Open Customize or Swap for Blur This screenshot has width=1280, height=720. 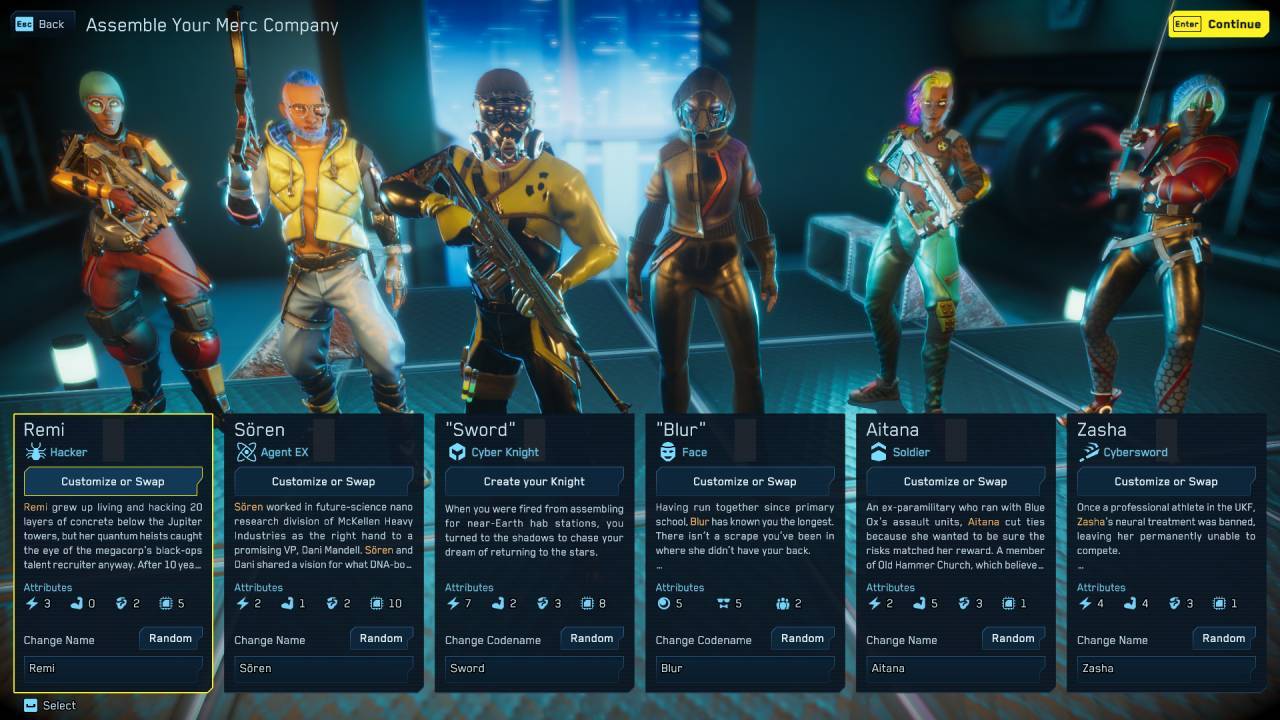[745, 481]
